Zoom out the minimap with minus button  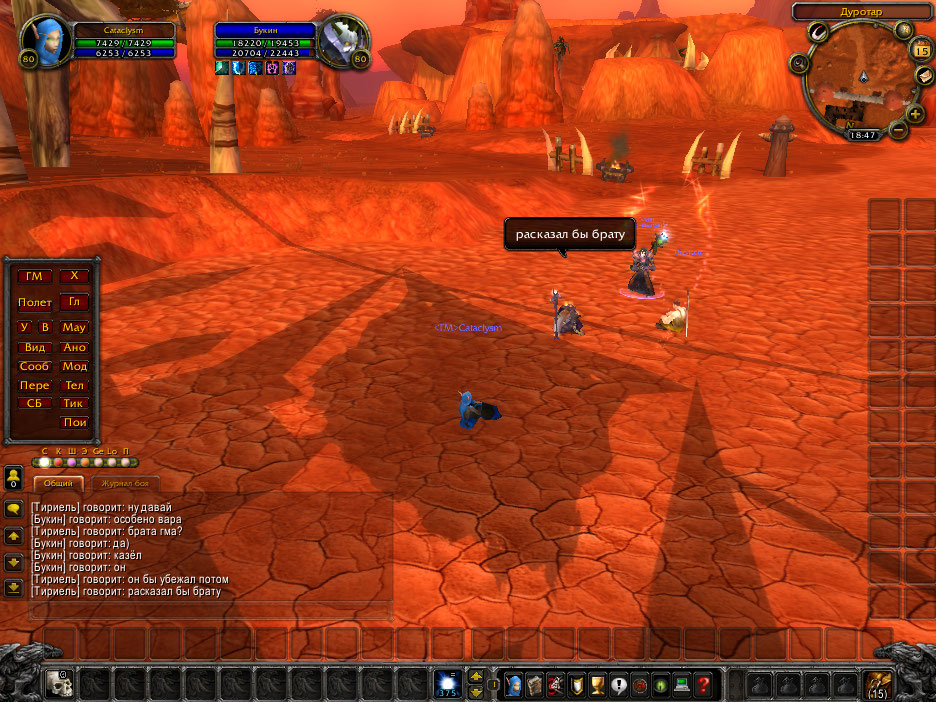click(899, 130)
